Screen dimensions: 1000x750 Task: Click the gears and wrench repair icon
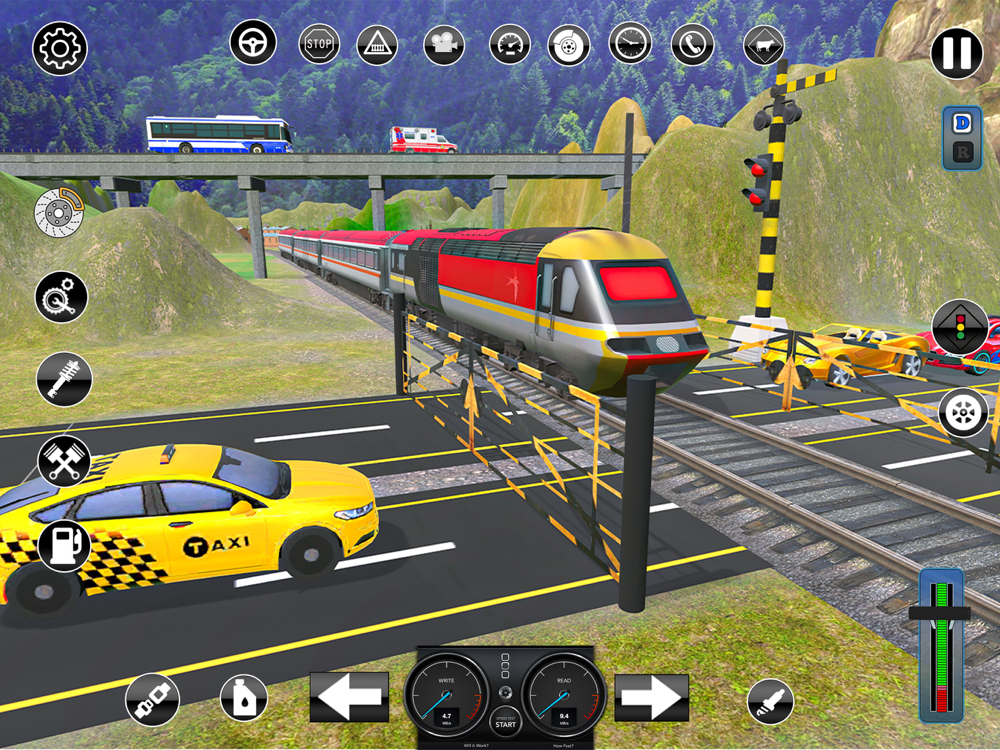point(61,296)
